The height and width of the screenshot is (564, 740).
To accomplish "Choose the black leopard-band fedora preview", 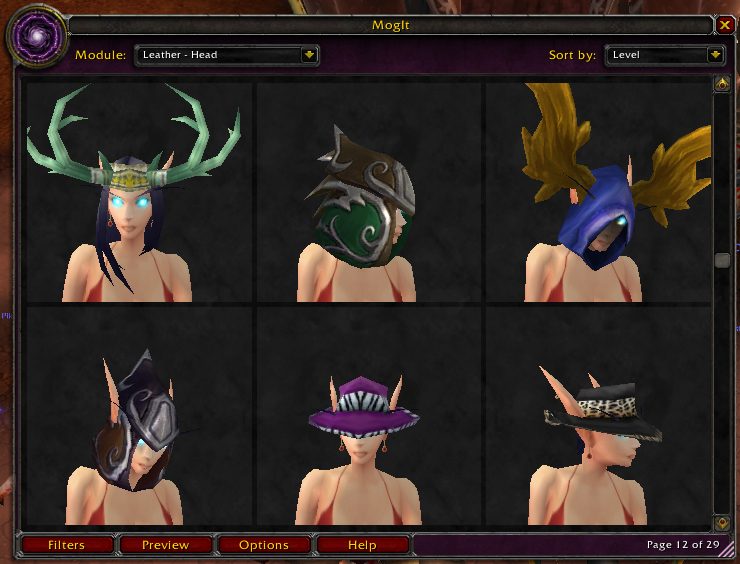I will point(598,417).
